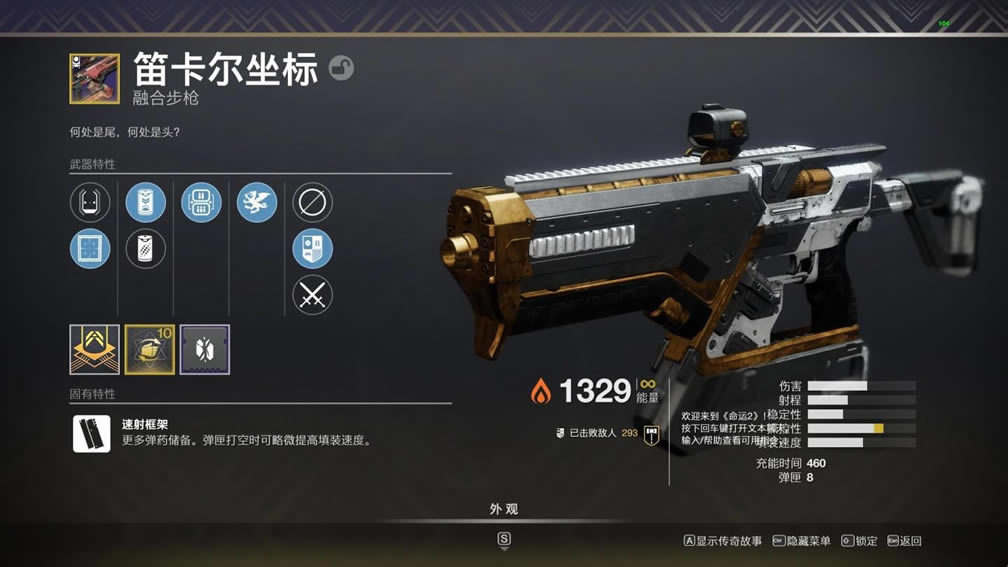Select the crossed swords Crucible tracker

pos(312,295)
